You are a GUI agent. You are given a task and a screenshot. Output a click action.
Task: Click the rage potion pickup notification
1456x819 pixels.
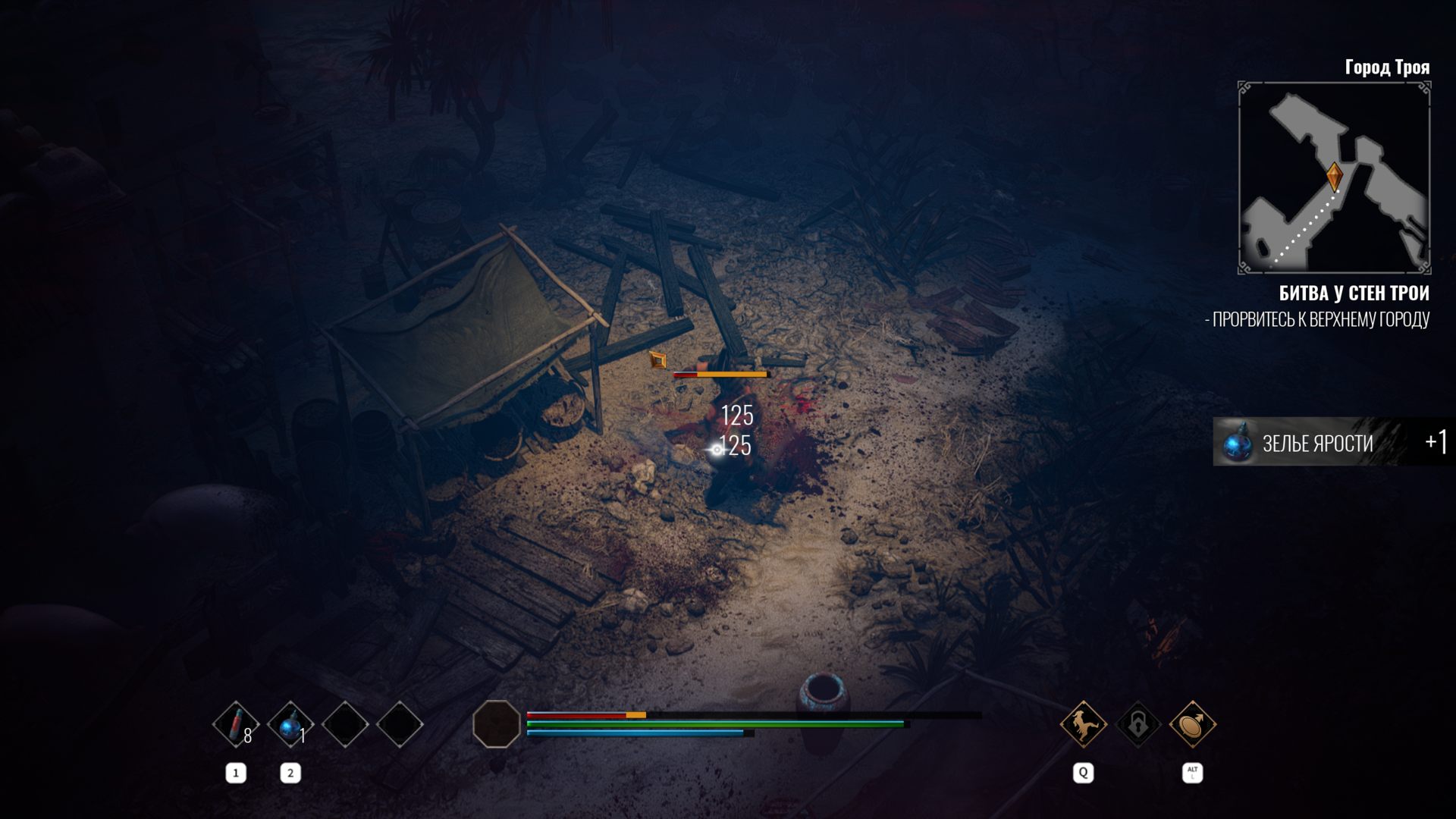[1331, 442]
